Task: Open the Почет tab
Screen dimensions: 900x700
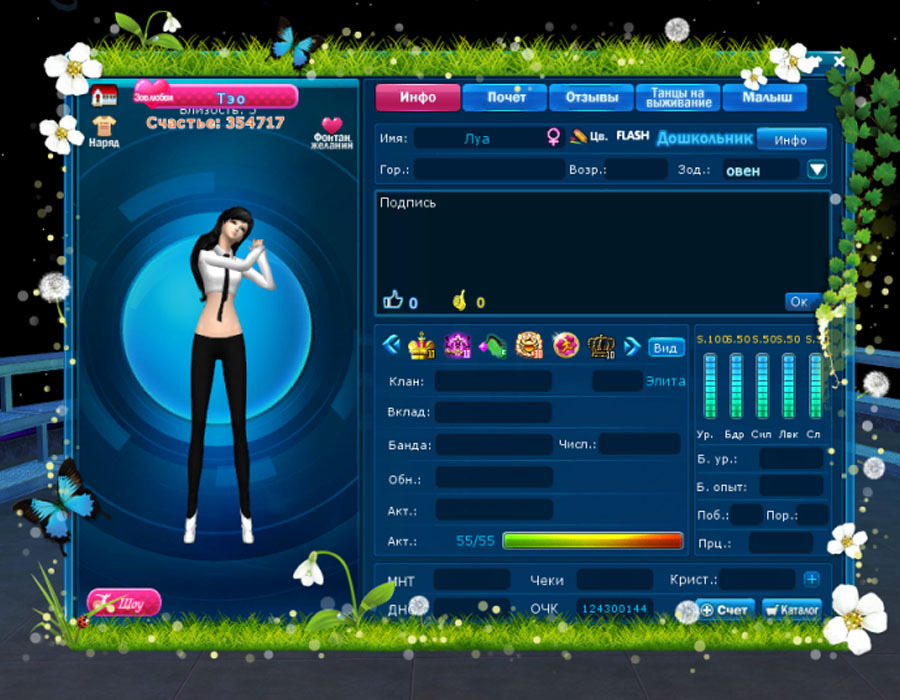Action: [x=507, y=97]
